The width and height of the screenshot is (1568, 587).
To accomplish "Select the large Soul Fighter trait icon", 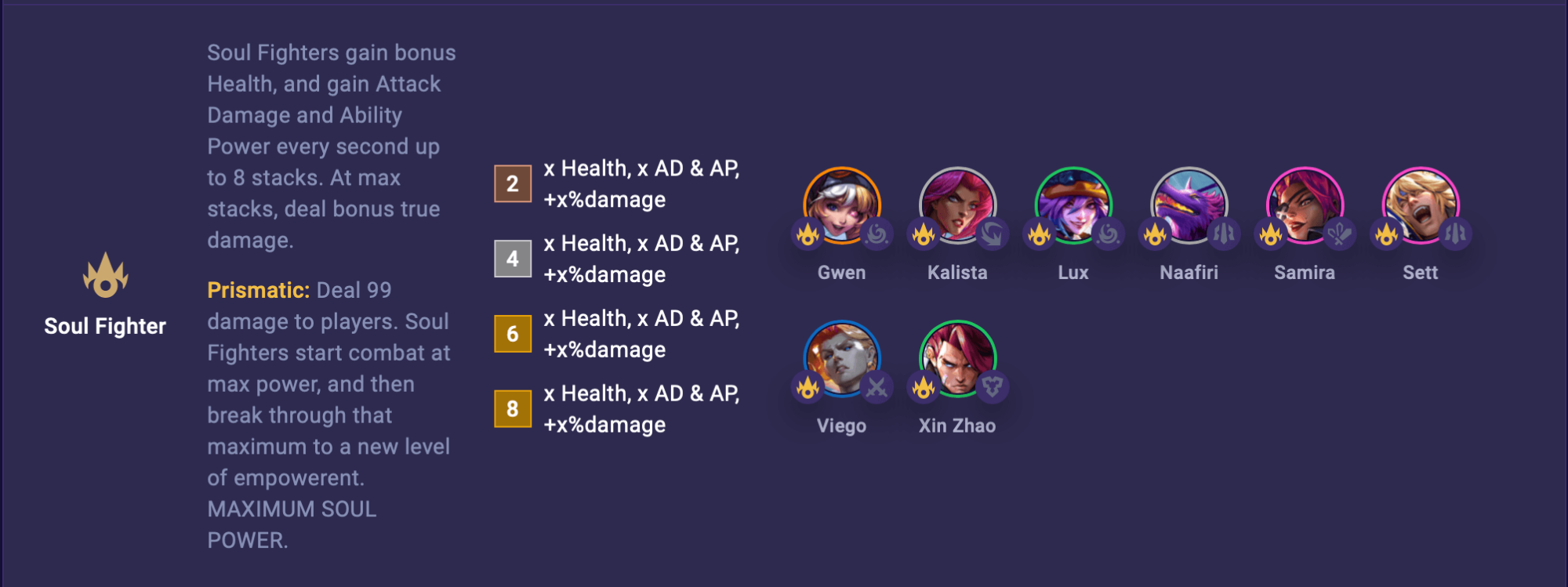I will coord(107,276).
